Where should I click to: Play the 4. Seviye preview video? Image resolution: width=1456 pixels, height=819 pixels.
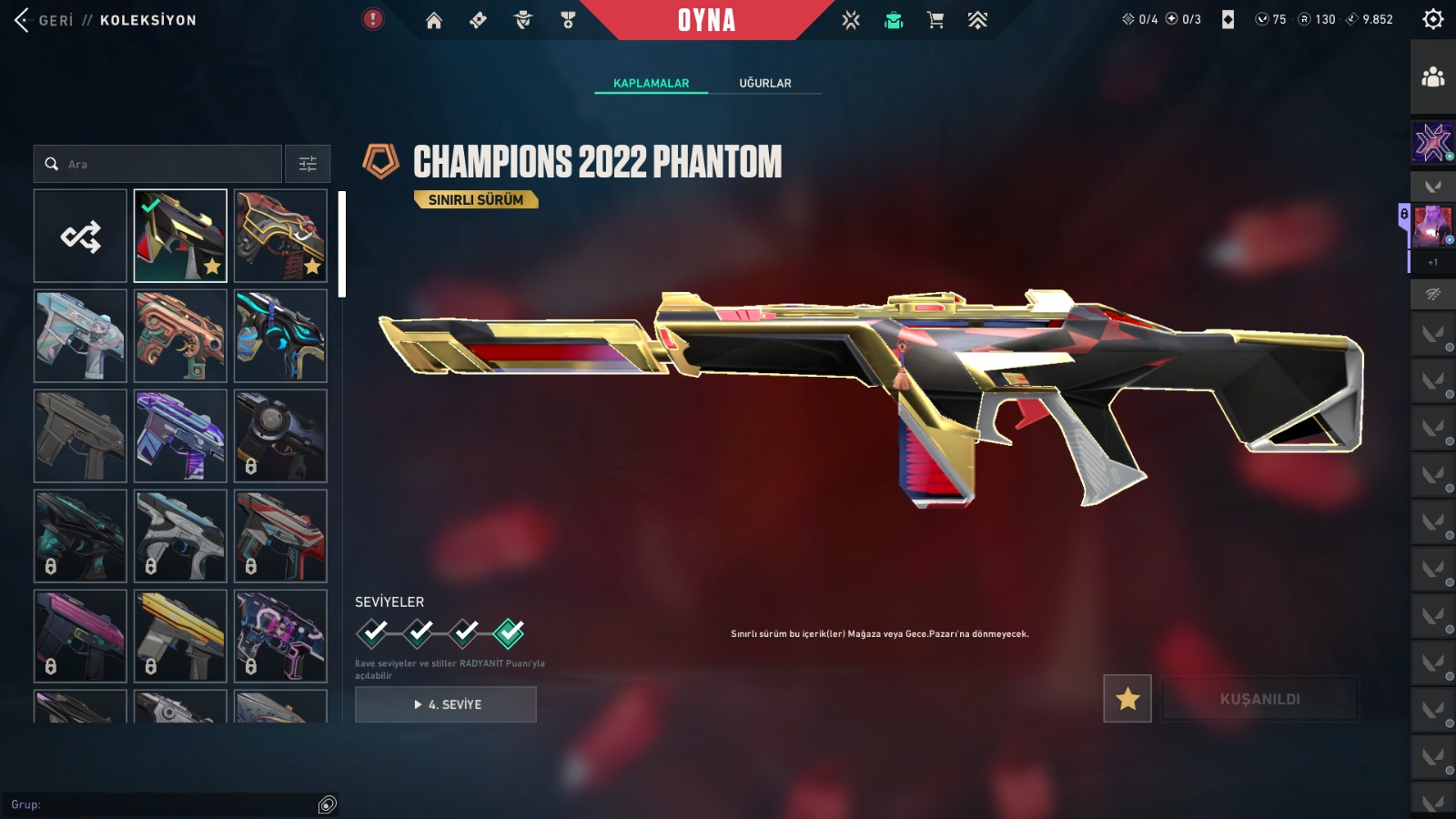point(446,704)
